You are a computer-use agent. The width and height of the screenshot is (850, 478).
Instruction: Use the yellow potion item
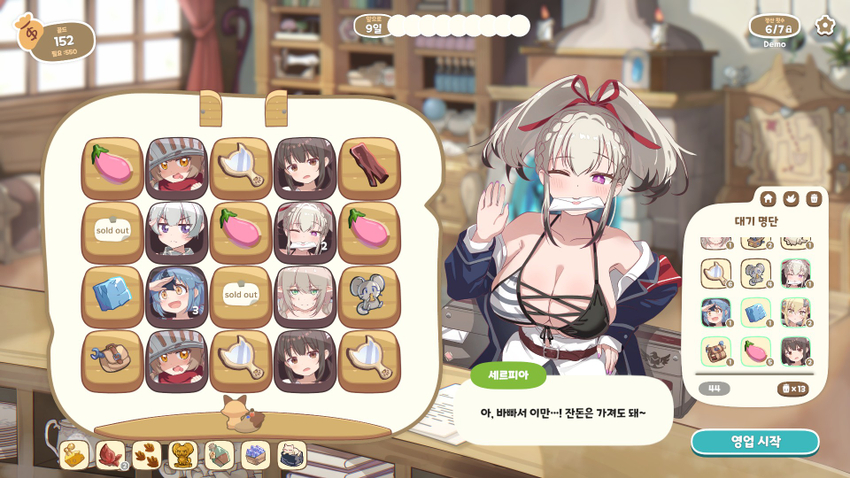[x=75, y=455]
